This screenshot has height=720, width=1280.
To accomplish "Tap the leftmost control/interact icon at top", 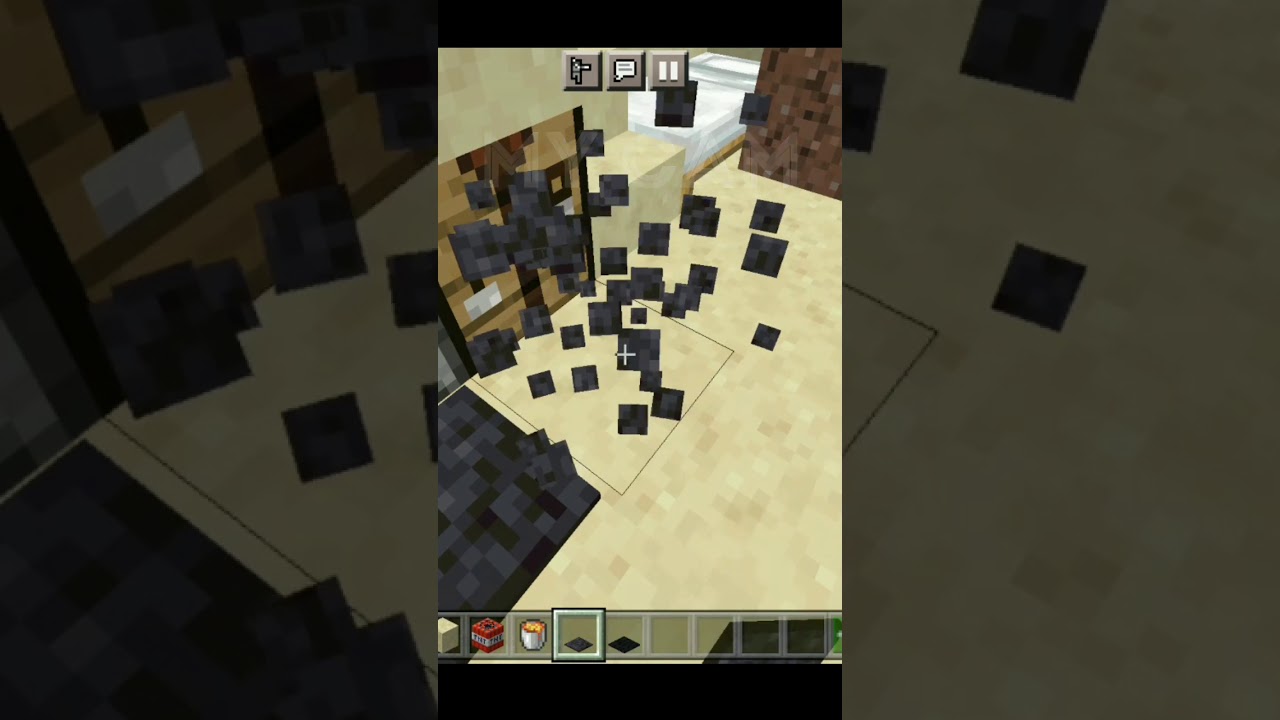I will pos(583,71).
